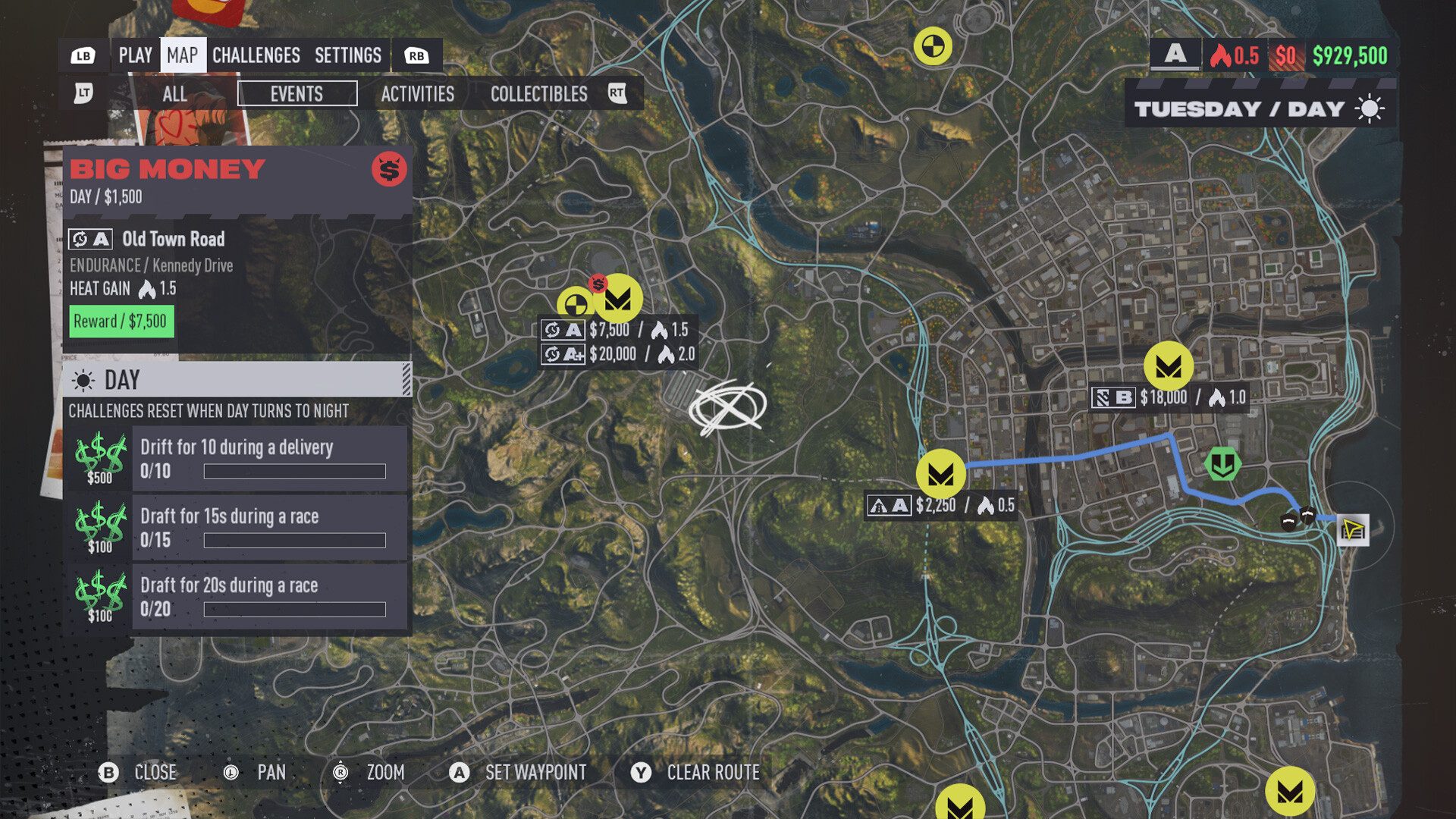This screenshot has width=1456, height=819.
Task: Open the Play tab
Action: pos(135,55)
